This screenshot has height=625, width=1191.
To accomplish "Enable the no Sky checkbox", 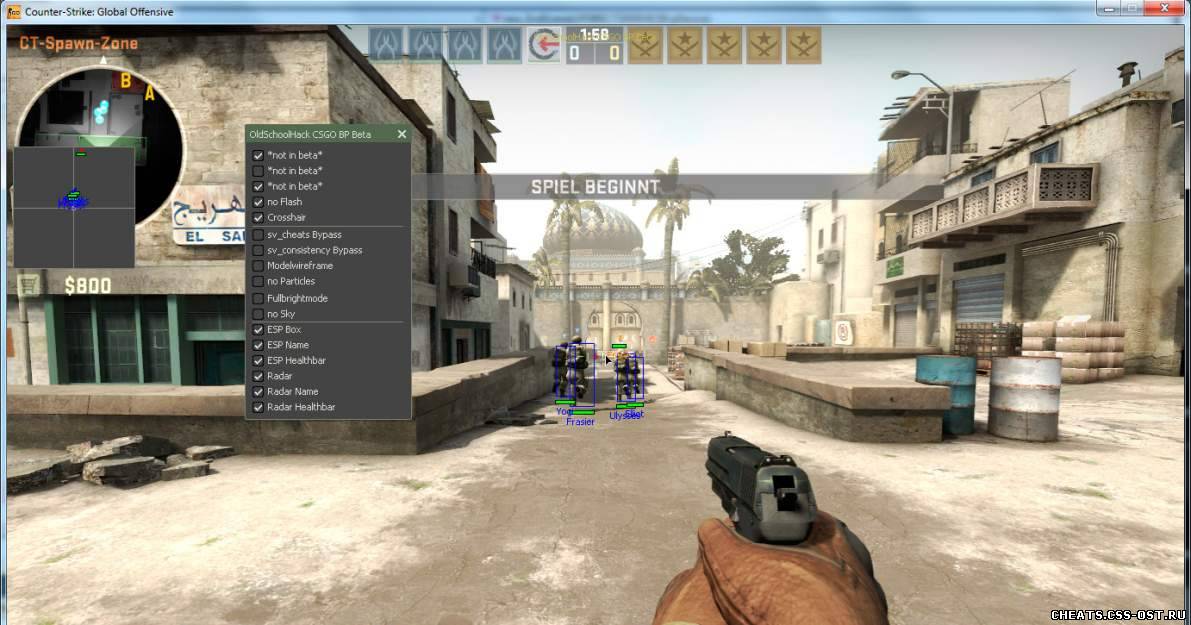I will pyautogui.click(x=258, y=314).
